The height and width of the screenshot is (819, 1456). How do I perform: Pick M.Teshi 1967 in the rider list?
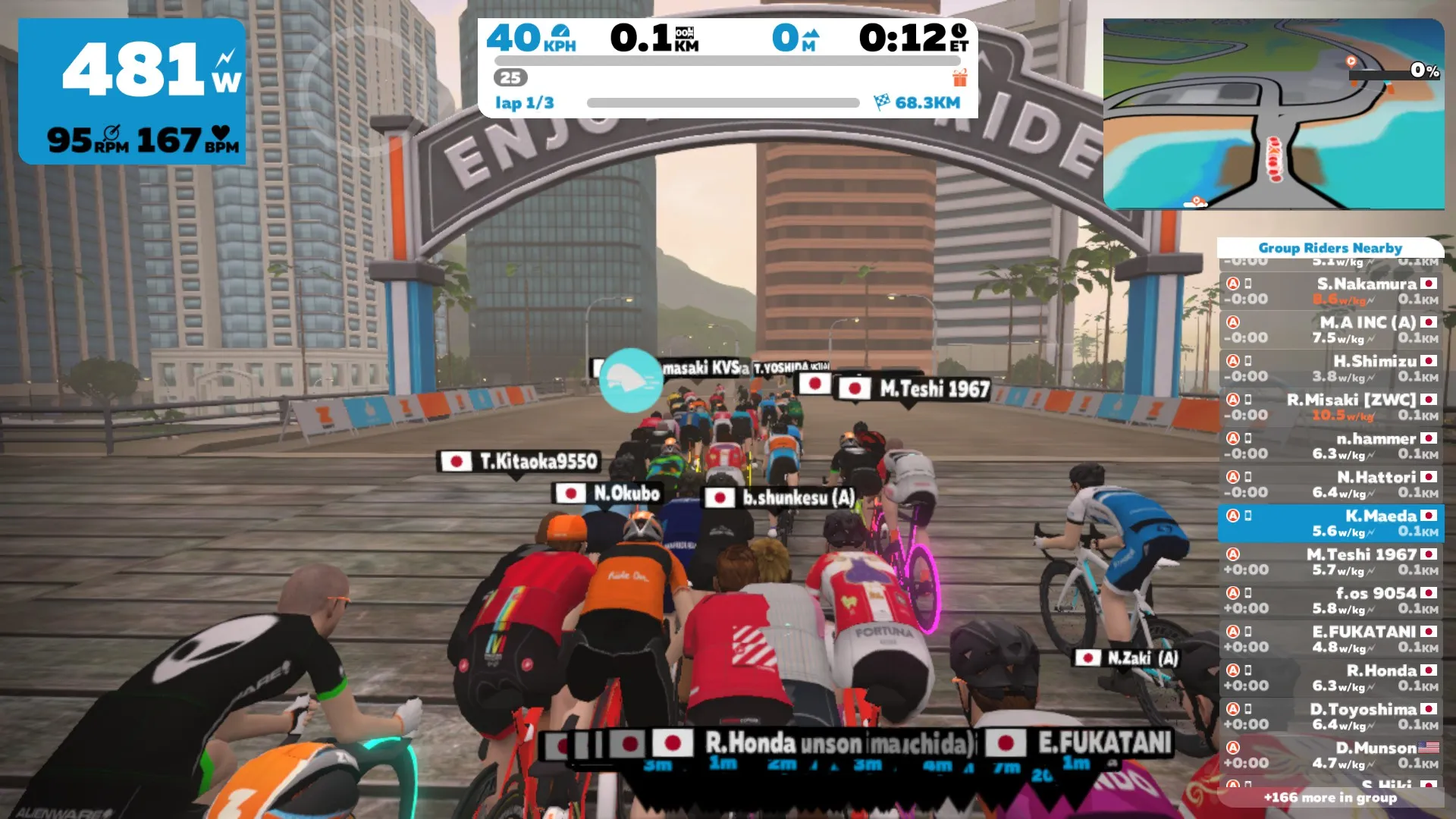1331,562
